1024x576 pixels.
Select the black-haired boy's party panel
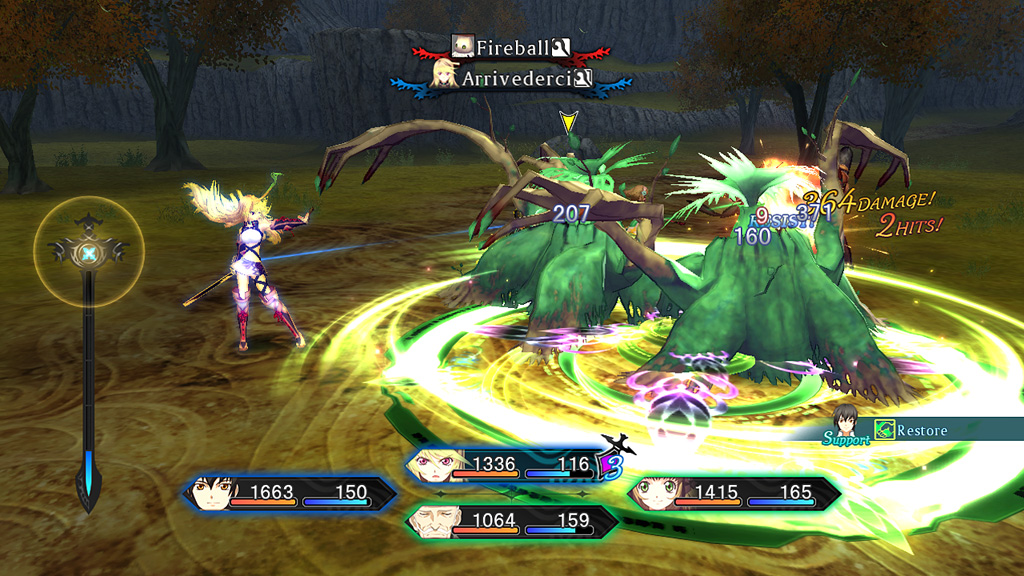tap(289, 493)
